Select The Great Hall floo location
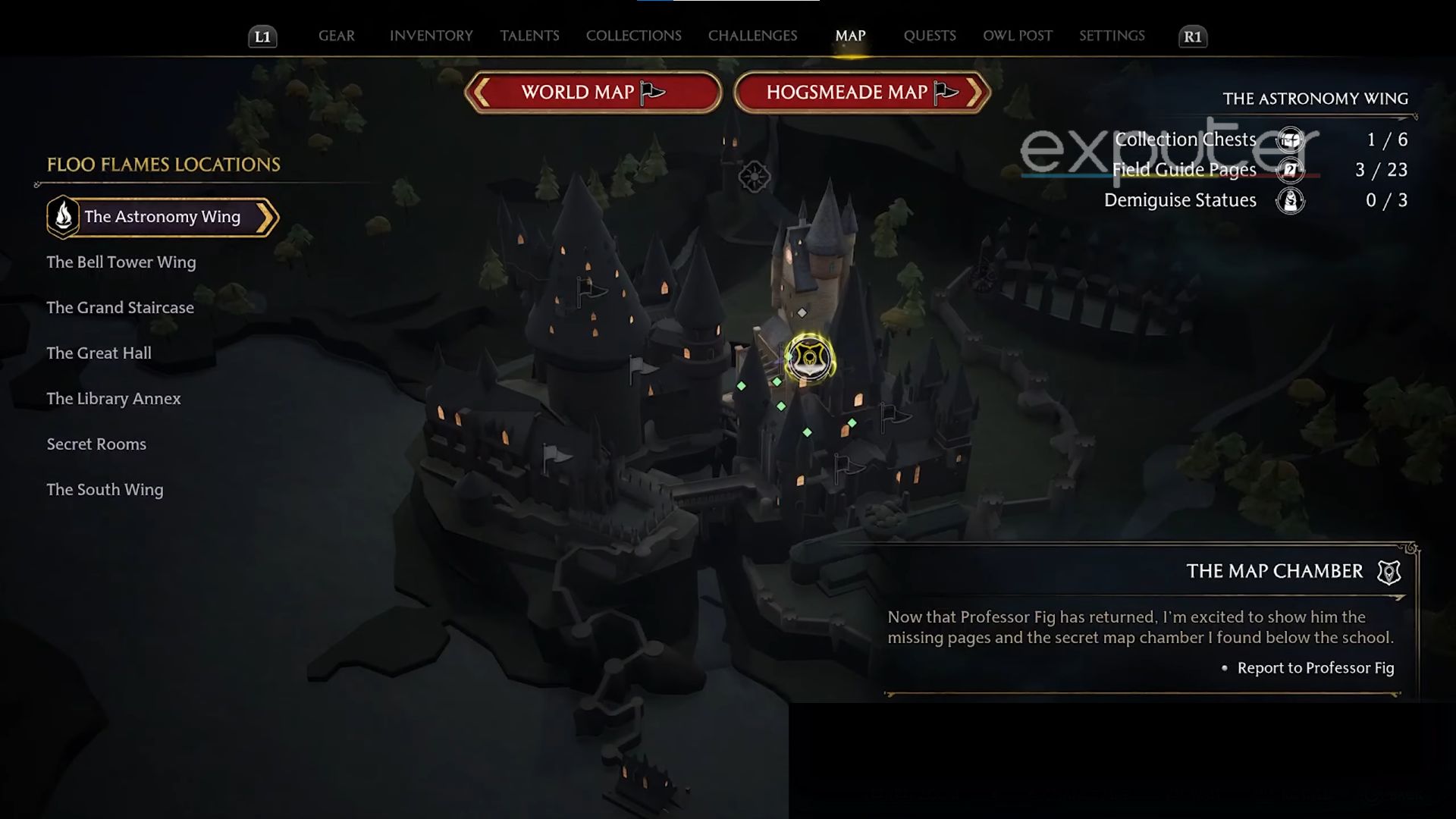 [x=99, y=353]
